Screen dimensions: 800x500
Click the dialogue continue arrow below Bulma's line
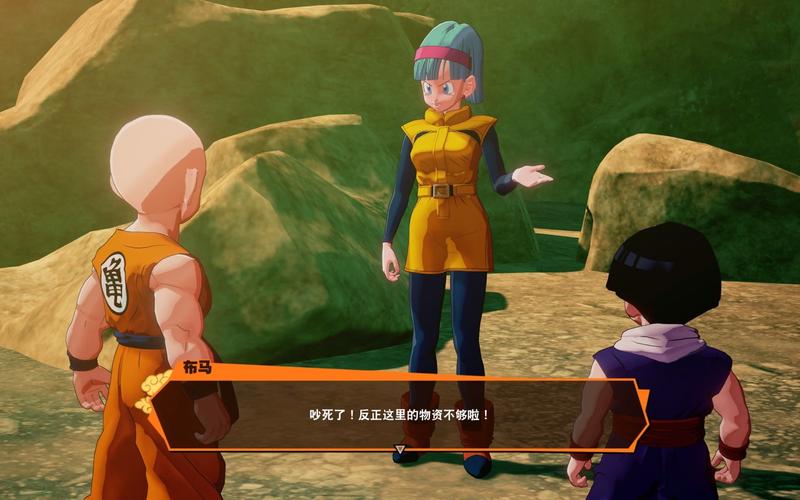pyautogui.click(x=399, y=451)
